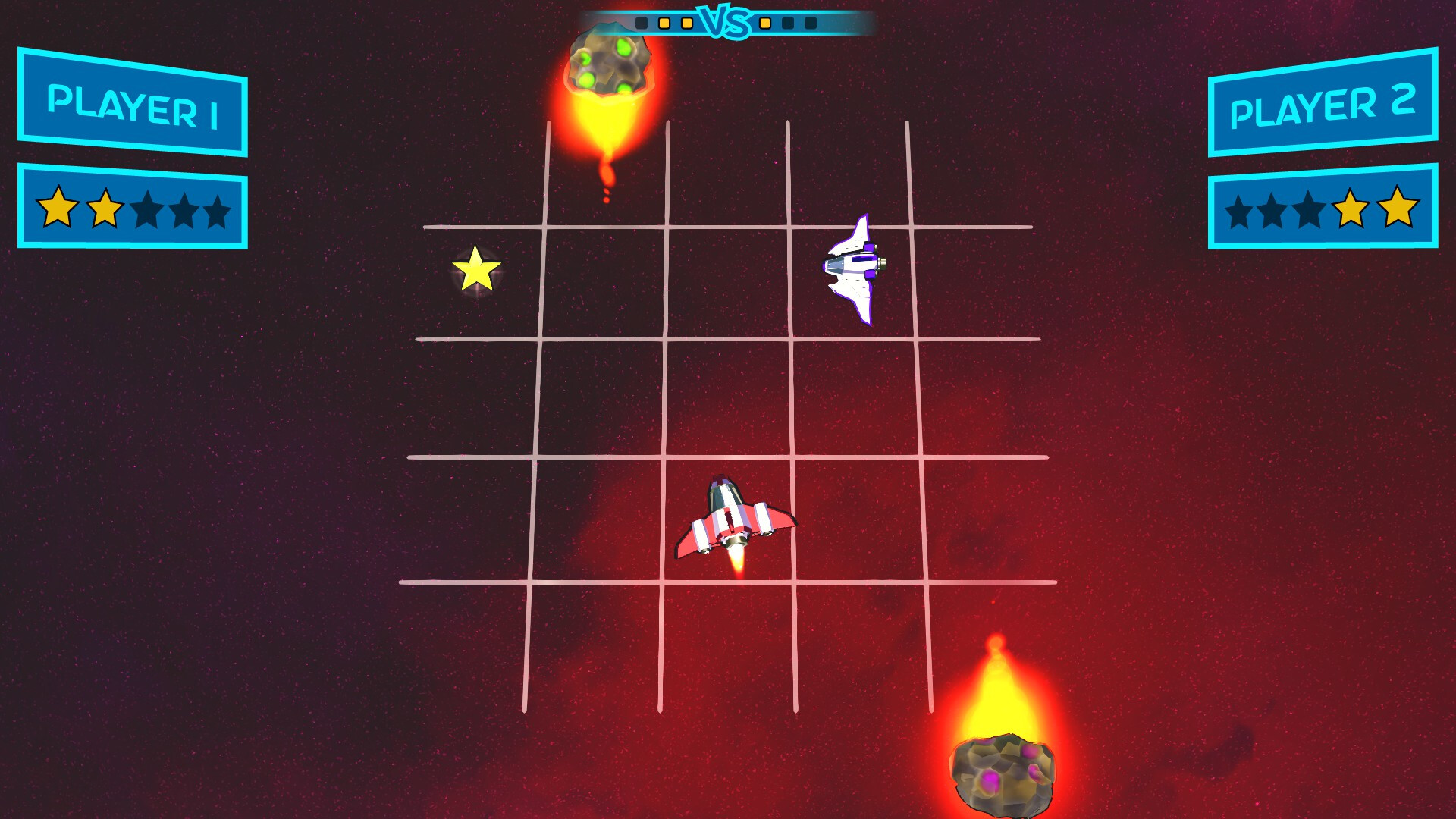This screenshot has width=1456, height=819.
Task: Toggle the first yellow score dot left of VS
Action: (664, 23)
